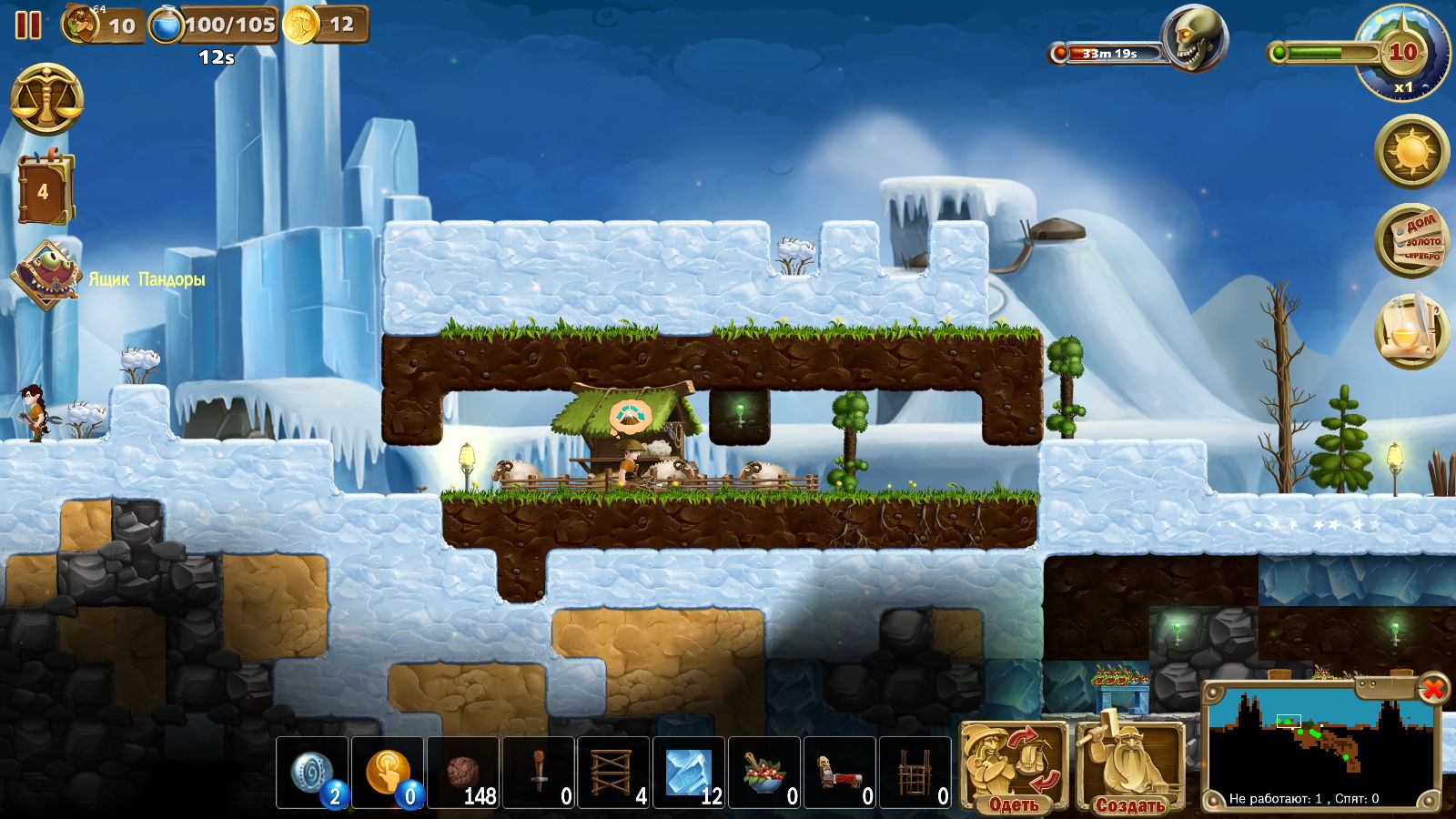Select the wooden torch slot
This screenshot has height=819, width=1456.
point(539,773)
